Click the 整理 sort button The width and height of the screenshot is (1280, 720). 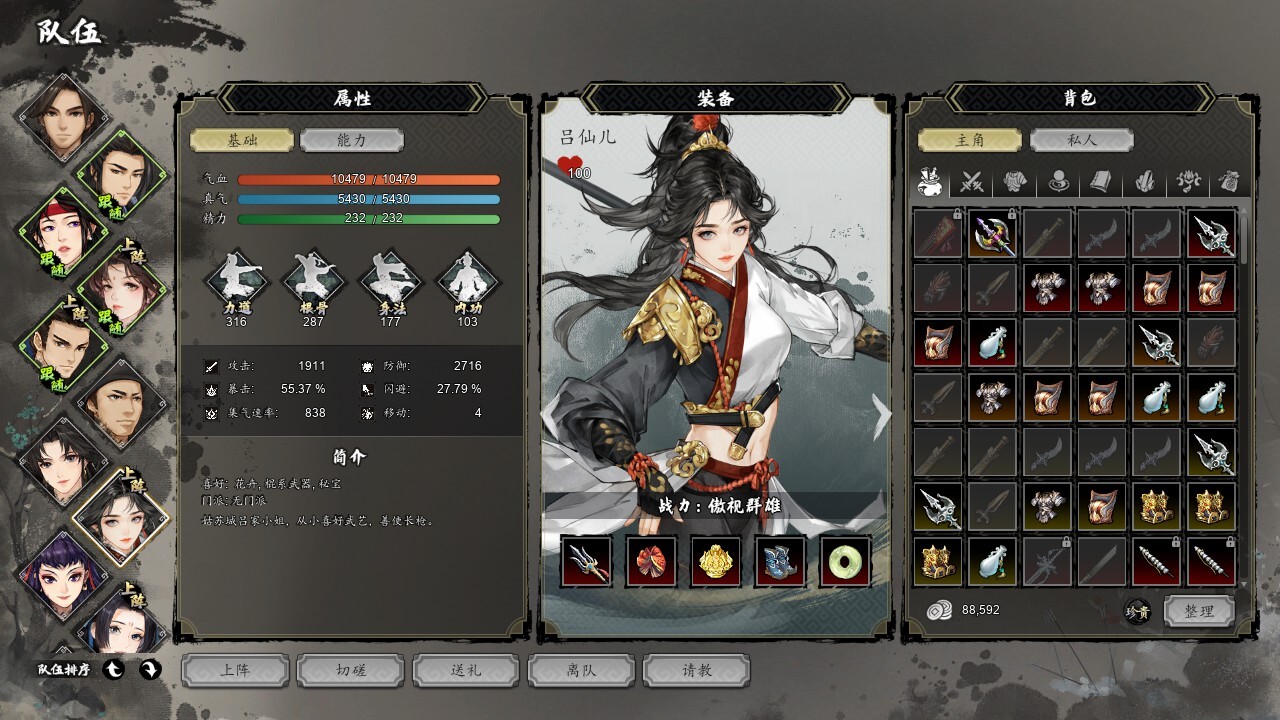coord(1198,611)
